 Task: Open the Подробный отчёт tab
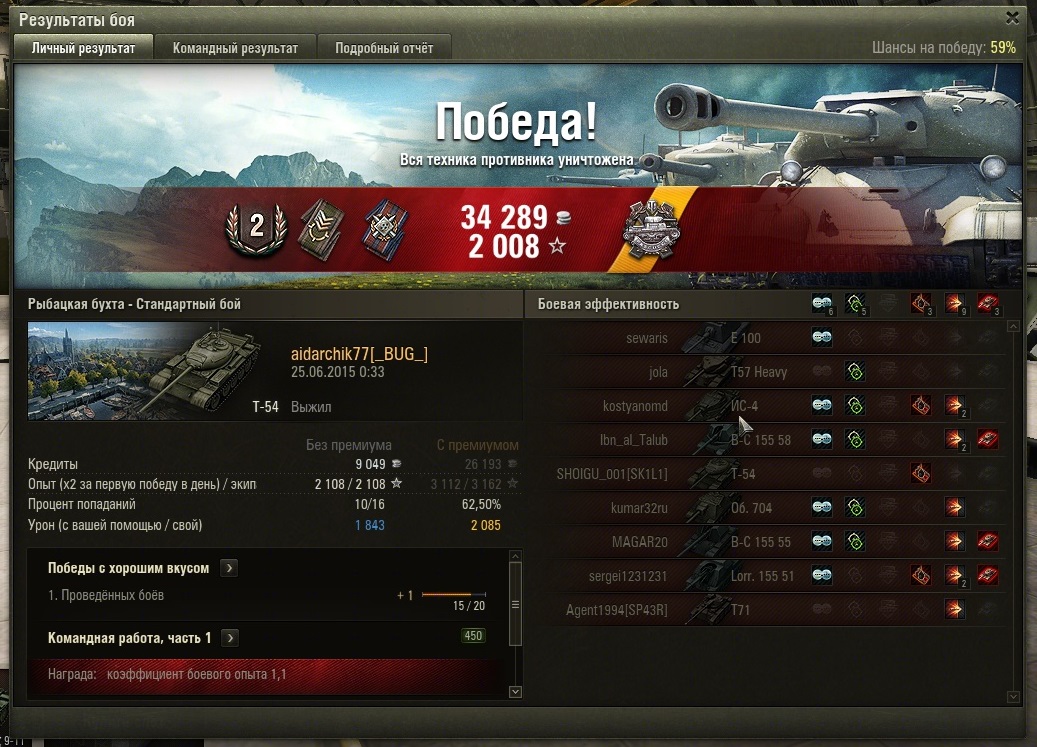click(383, 48)
